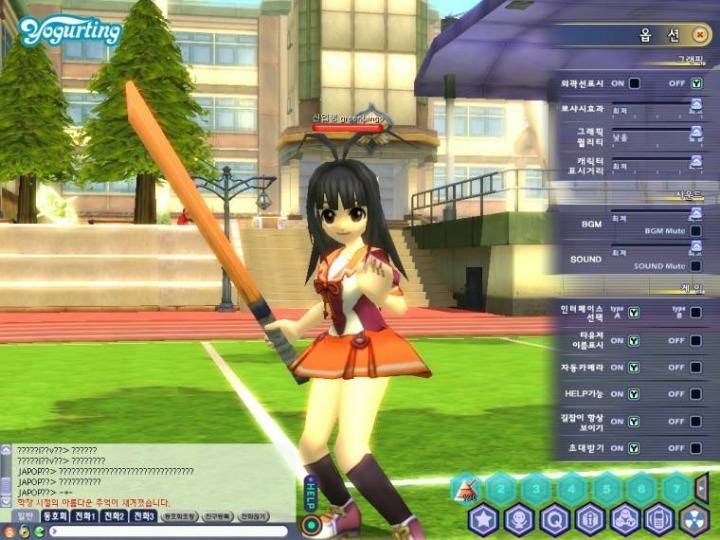Turn HELP기능 OFF
Viewport: 720px width, 540px height.
point(696,394)
